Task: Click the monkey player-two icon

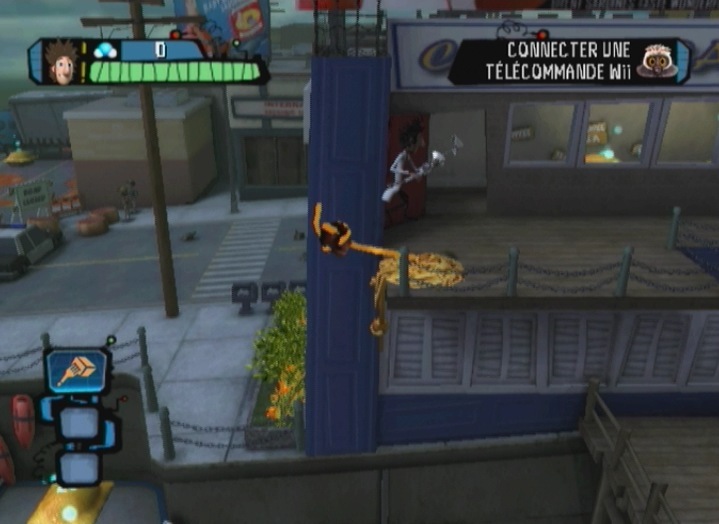Action: 656,61
